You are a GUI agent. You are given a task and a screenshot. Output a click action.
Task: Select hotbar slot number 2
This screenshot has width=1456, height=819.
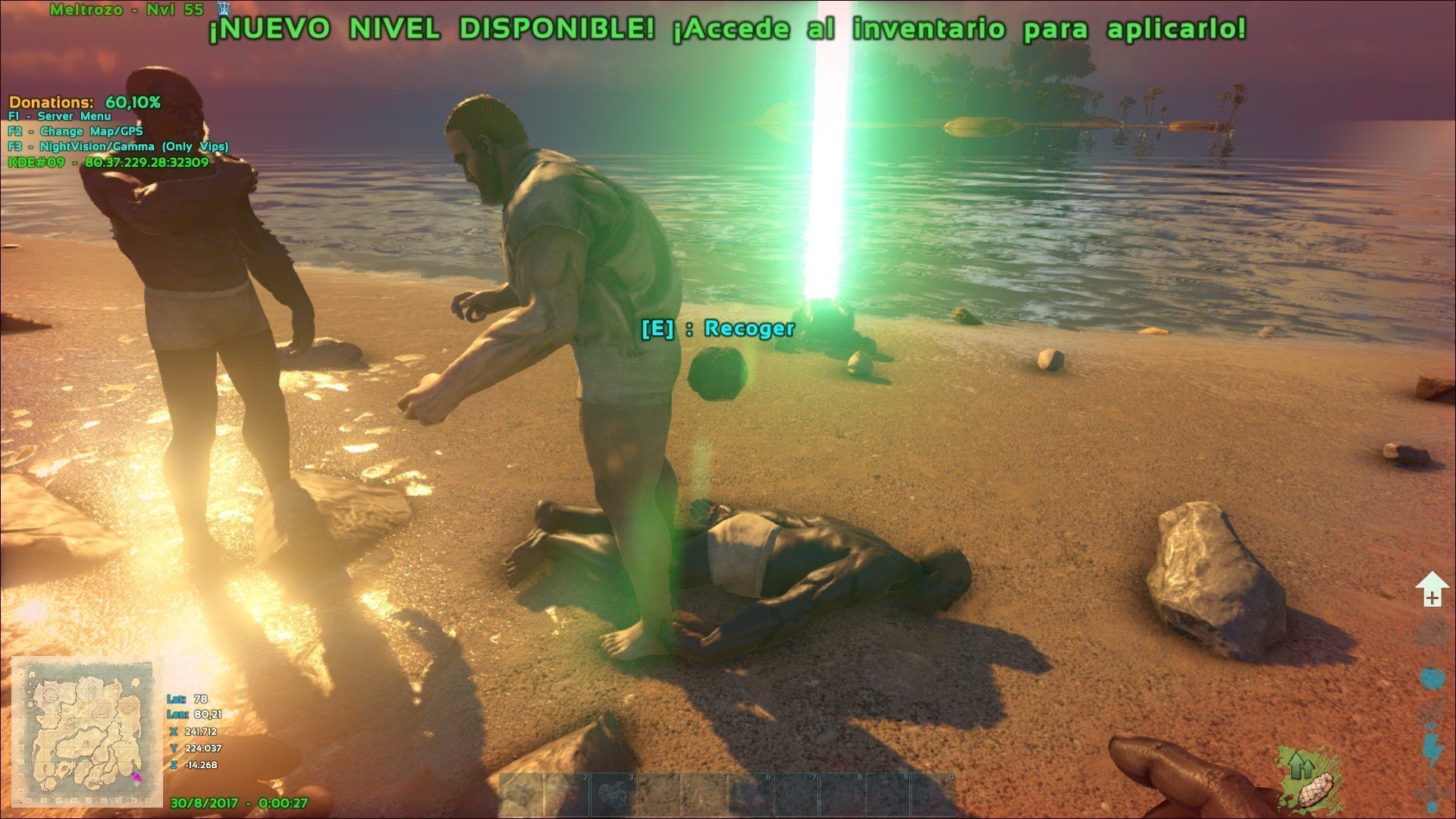tap(567, 794)
